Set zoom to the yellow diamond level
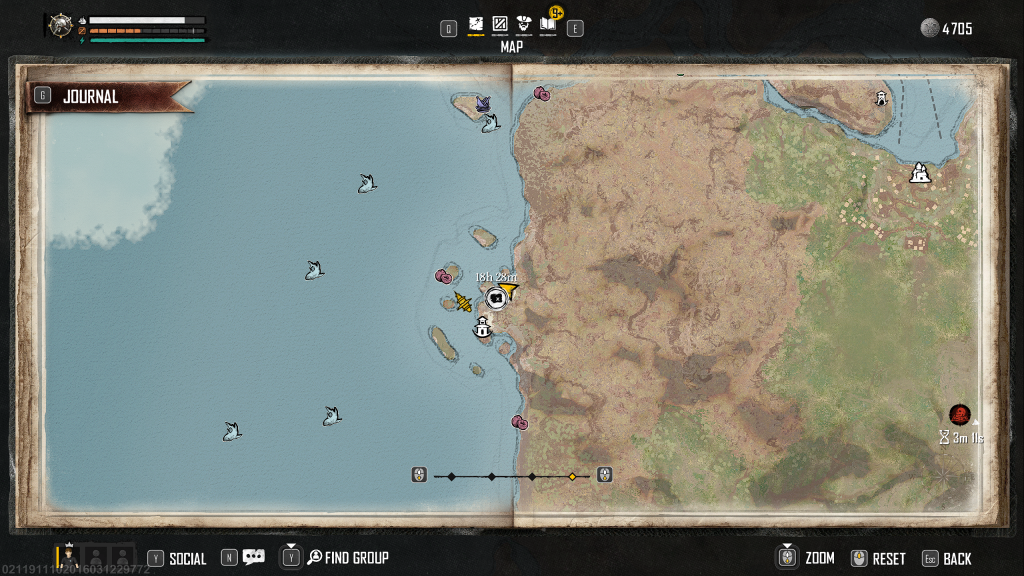The height and width of the screenshot is (576, 1024). [572, 476]
